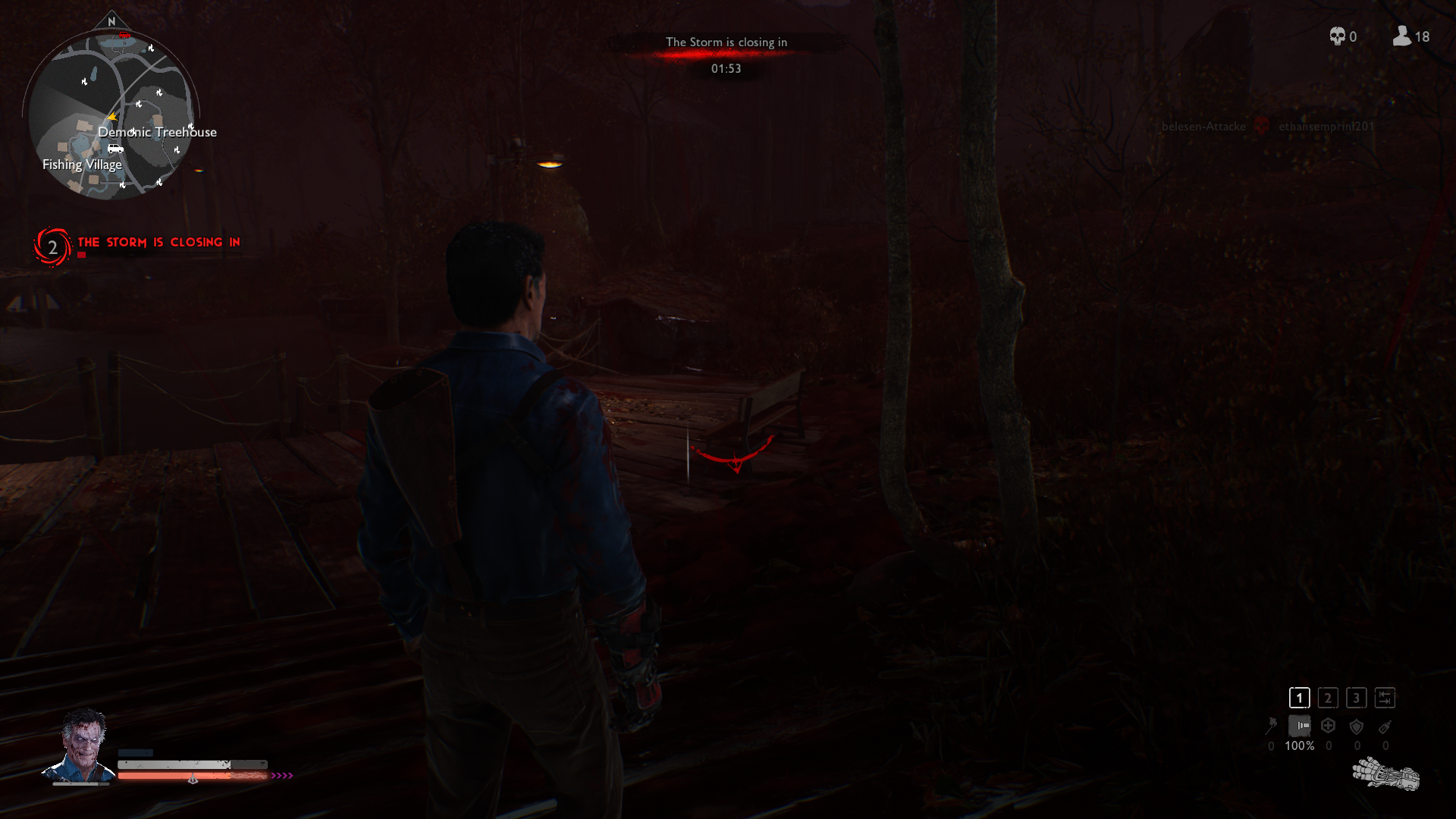Click the red car marker on minimap
1456x819 pixels.
pyautogui.click(x=124, y=35)
